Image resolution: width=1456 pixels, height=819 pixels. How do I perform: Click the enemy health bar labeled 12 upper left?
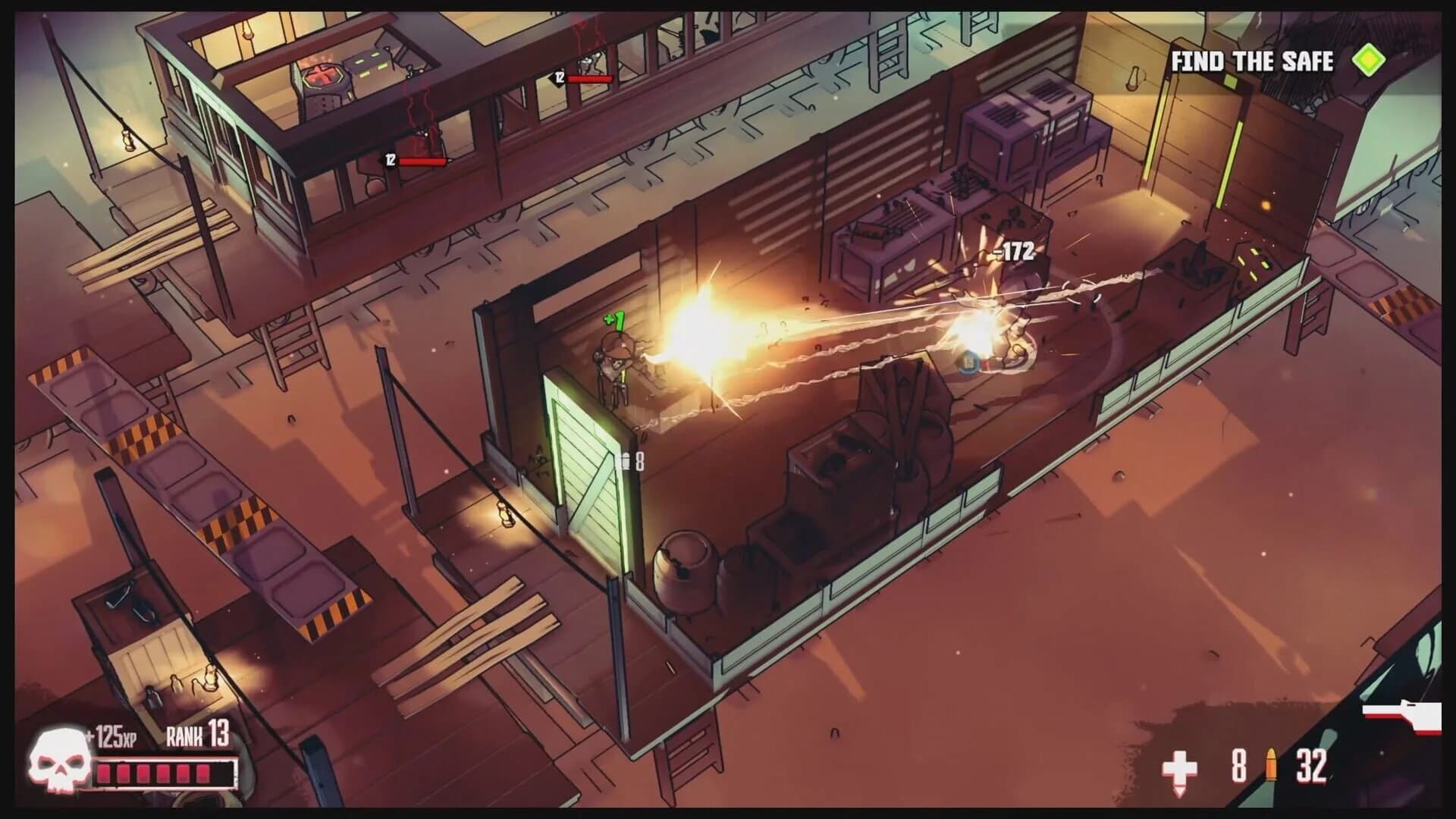coord(417,160)
